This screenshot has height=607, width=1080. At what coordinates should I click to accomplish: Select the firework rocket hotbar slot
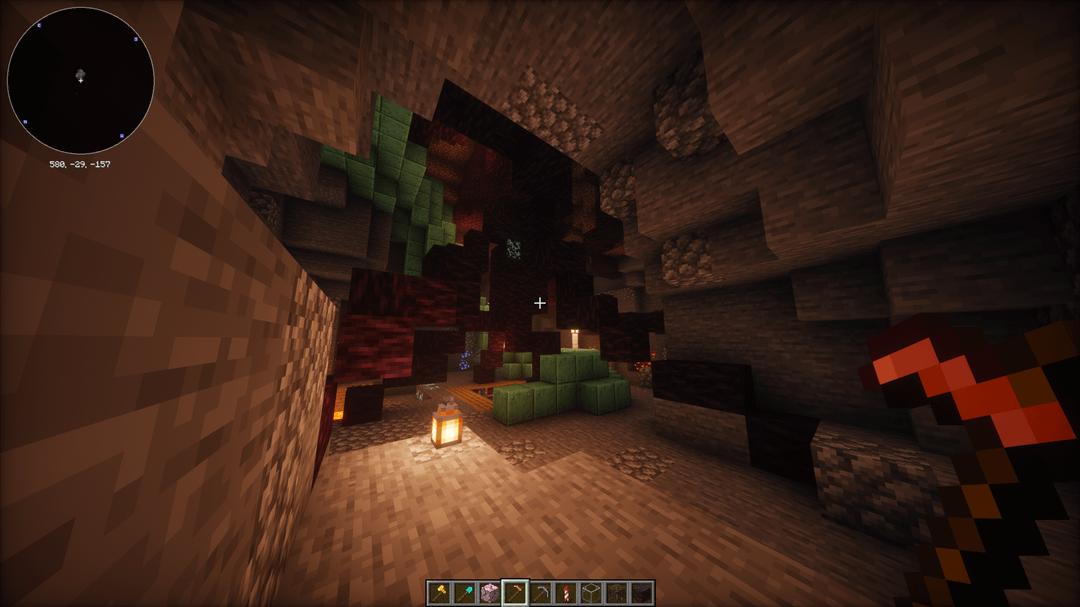tap(566, 592)
